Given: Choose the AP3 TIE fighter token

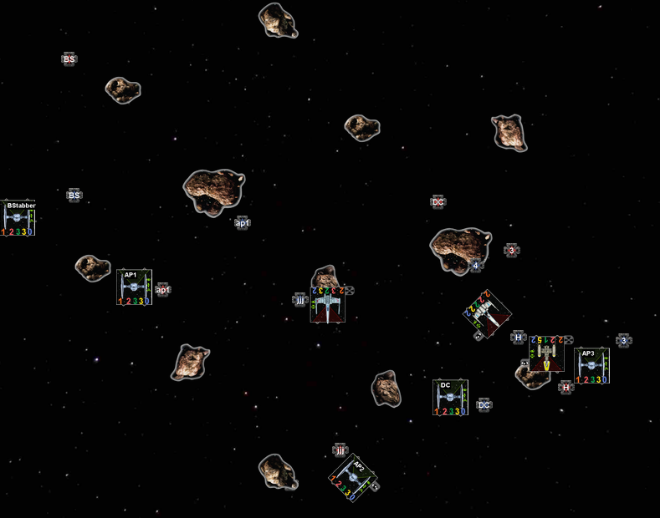Looking at the screenshot, I should coord(591,365).
